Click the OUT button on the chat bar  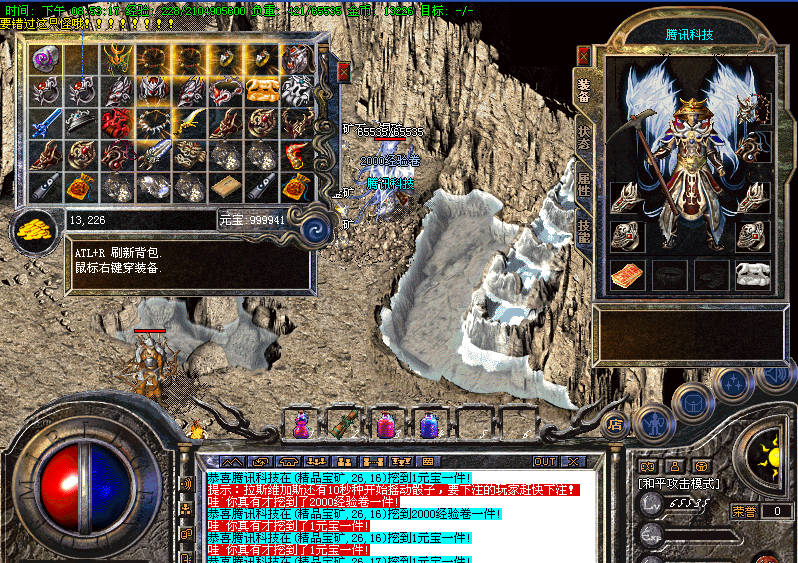(545, 461)
